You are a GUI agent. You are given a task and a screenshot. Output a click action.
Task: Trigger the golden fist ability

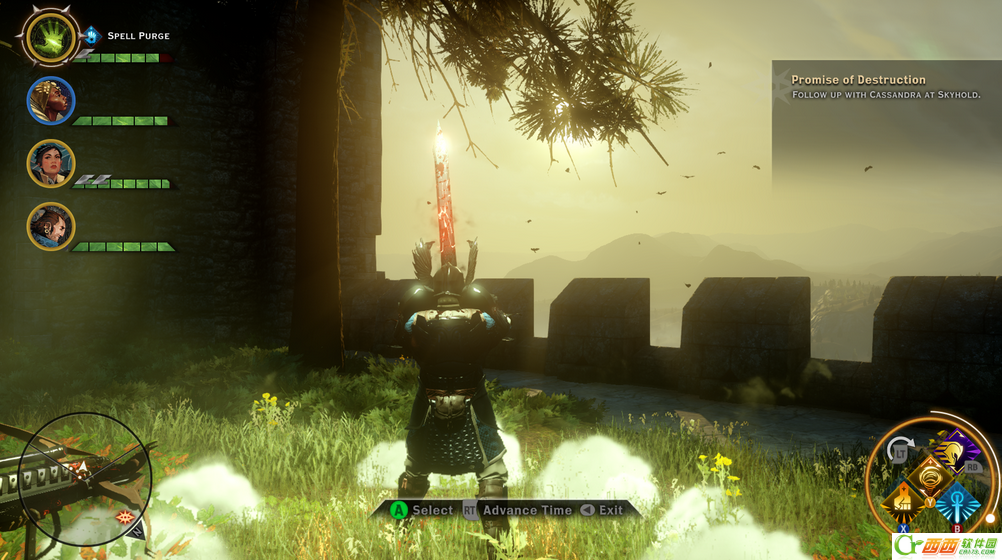[x=904, y=499]
